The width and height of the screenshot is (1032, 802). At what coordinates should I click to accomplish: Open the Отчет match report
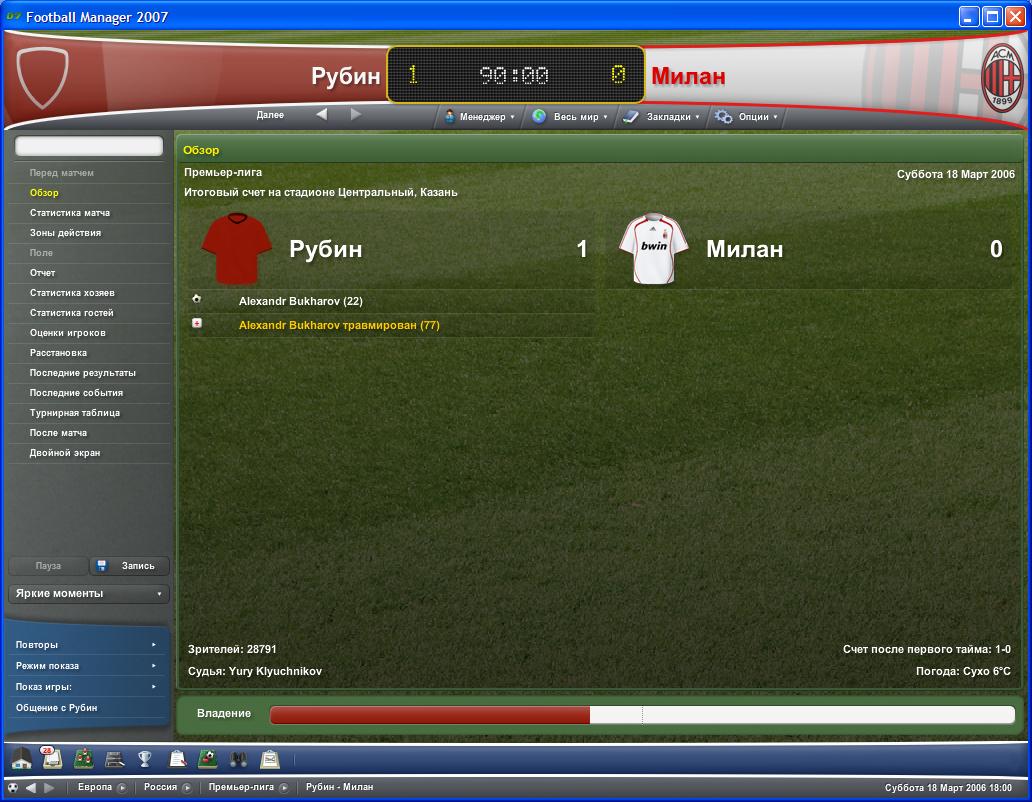point(43,273)
